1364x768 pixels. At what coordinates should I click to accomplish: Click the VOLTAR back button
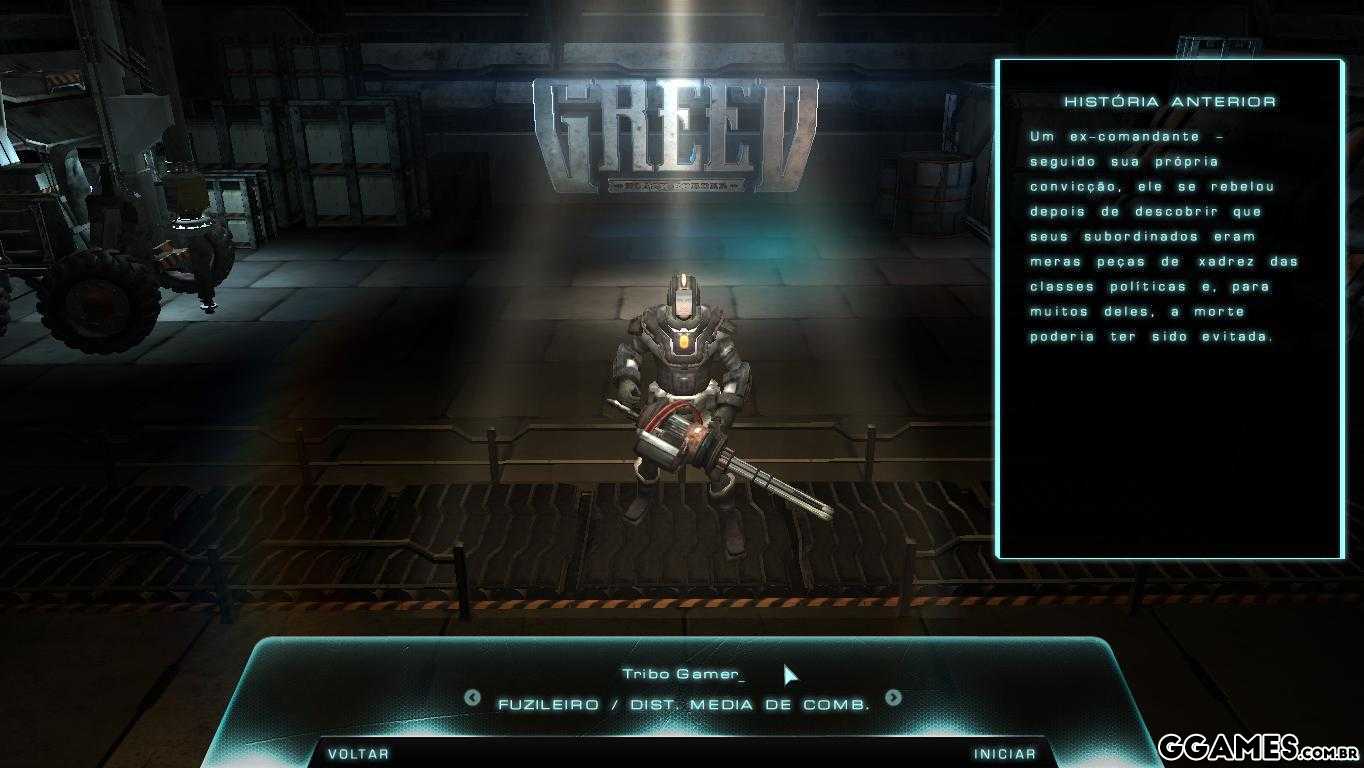[x=358, y=753]
